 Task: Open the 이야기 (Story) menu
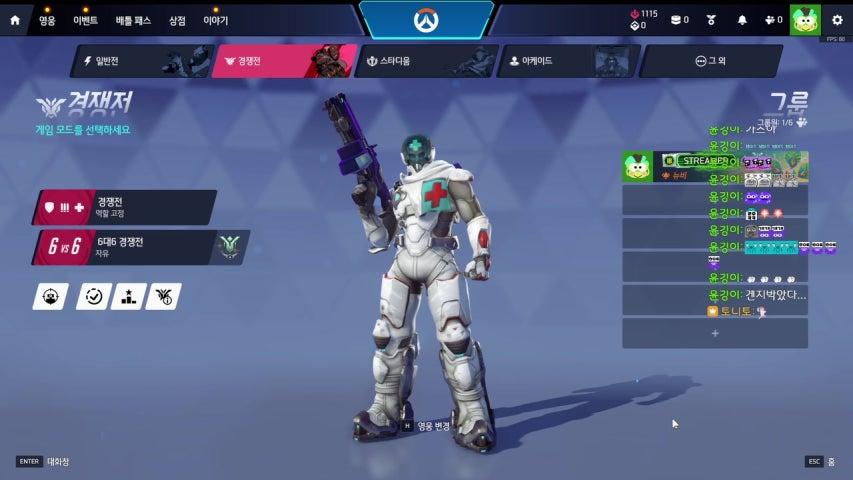click(215, 19)
